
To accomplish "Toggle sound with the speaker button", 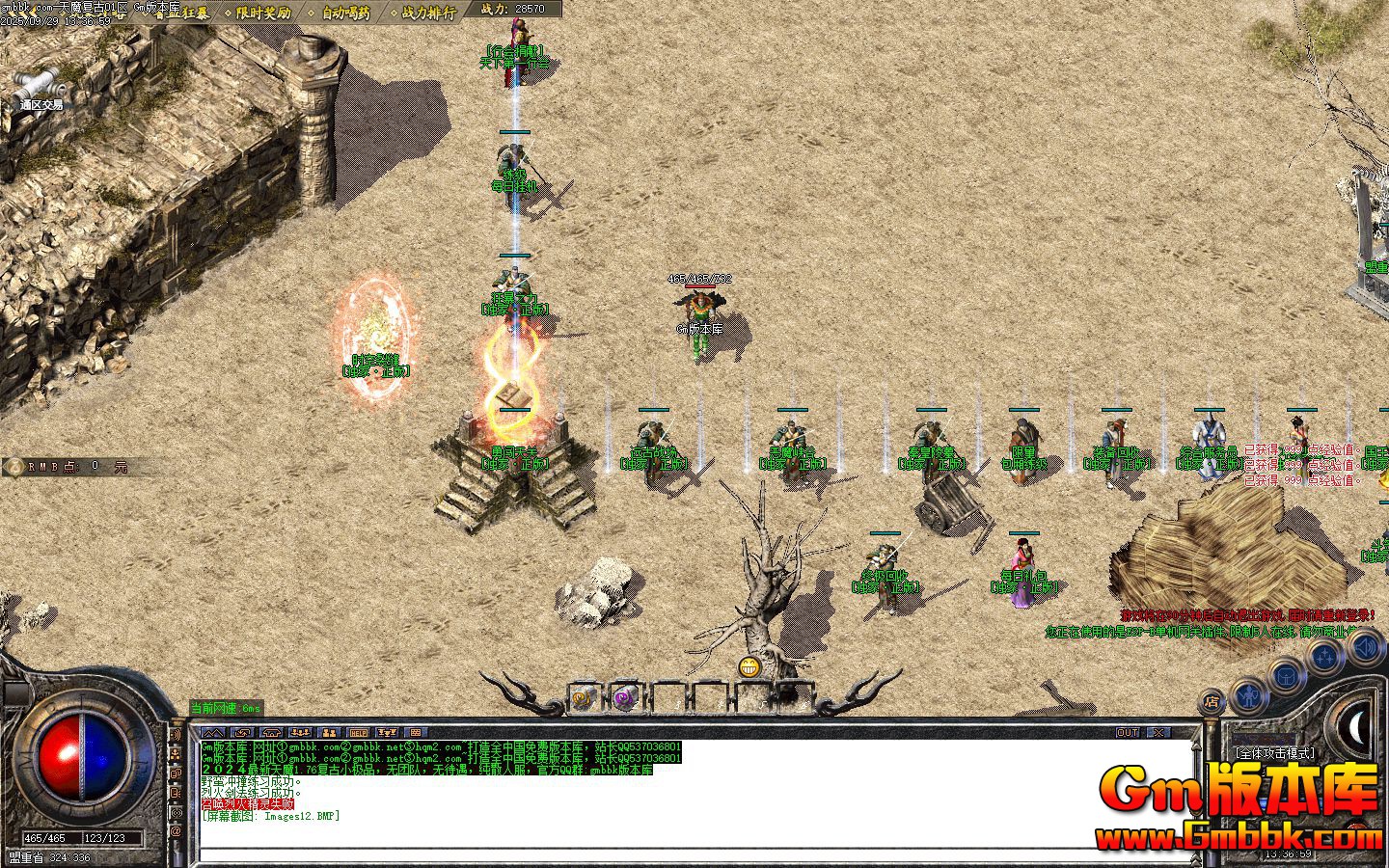I will (1365, 646).
